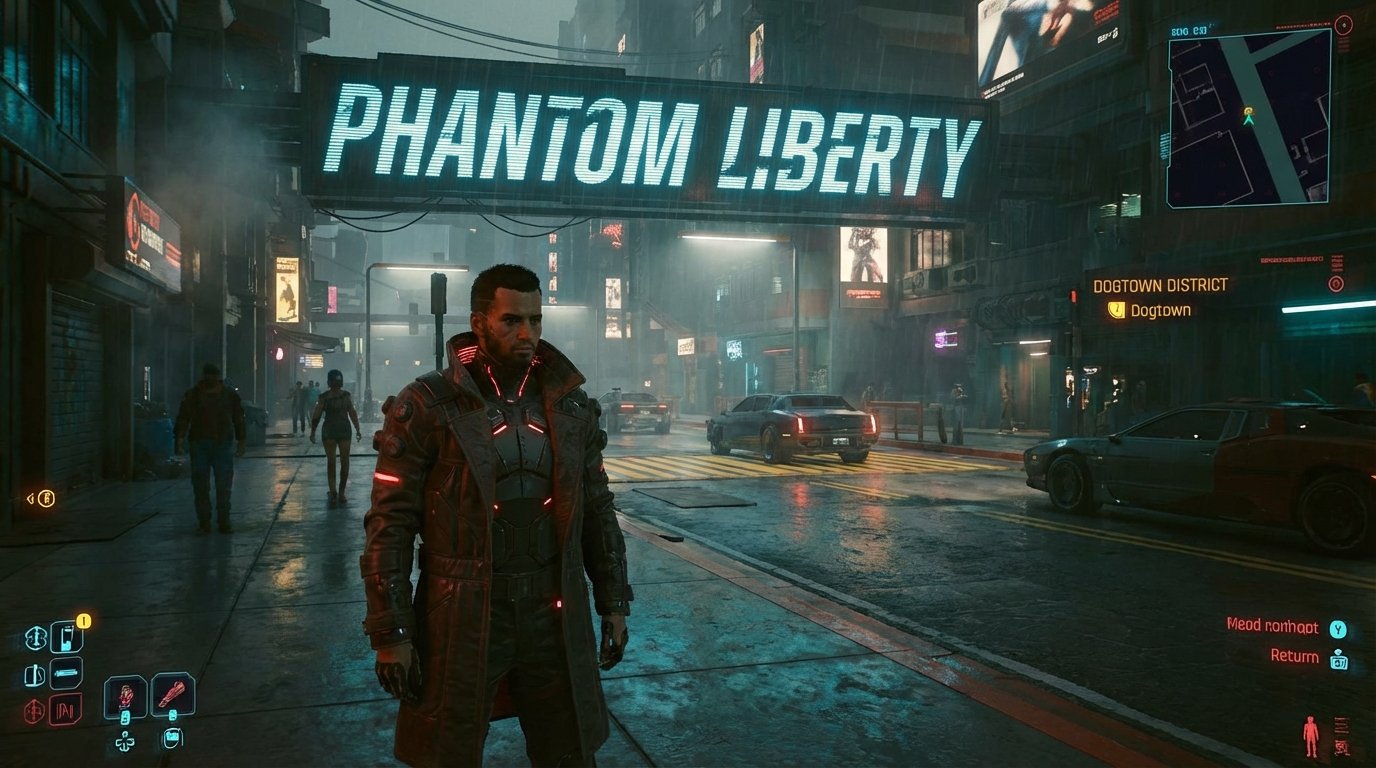Click the Y controller button prompt icon
This screenshot has width=1376, height=768.
(x=1337, y=630)
